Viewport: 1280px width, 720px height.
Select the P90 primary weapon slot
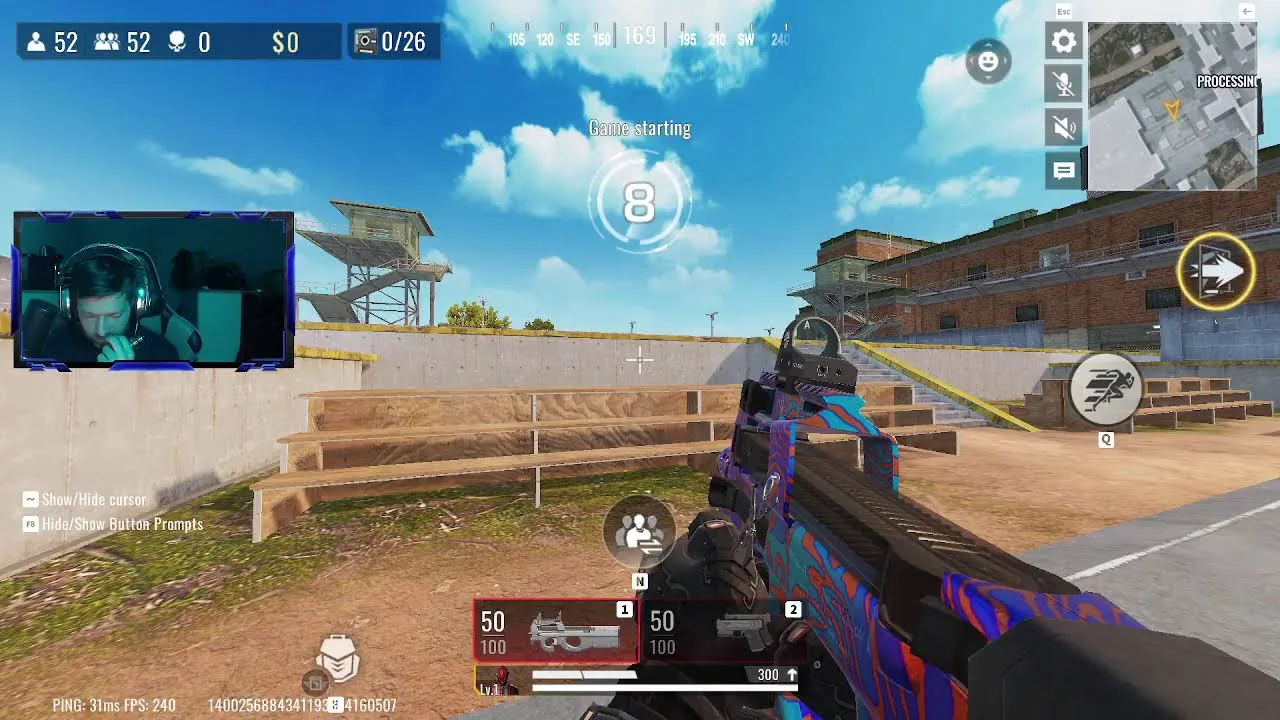(x=555, y=631)
